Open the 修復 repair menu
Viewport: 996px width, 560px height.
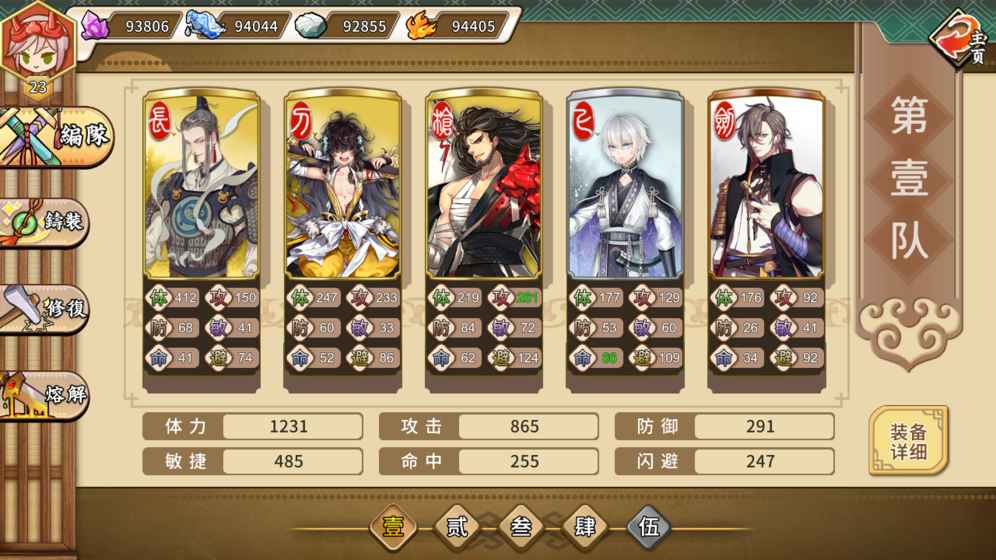(x=50, y=308)
